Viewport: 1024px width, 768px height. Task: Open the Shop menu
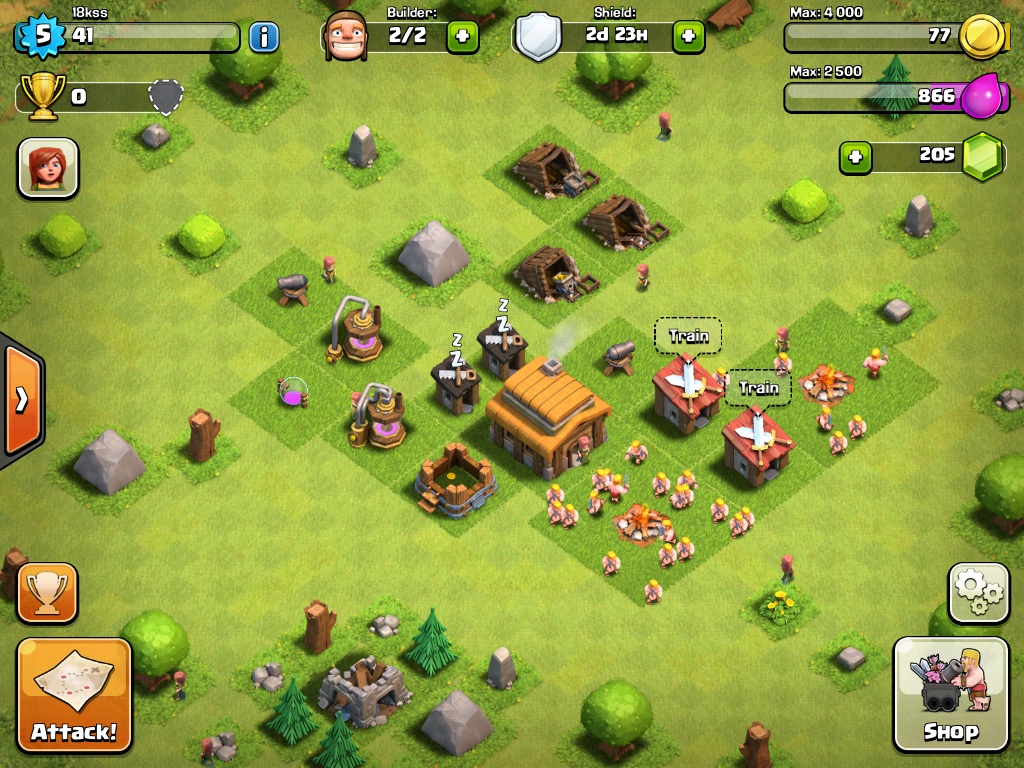pos(950,694)
